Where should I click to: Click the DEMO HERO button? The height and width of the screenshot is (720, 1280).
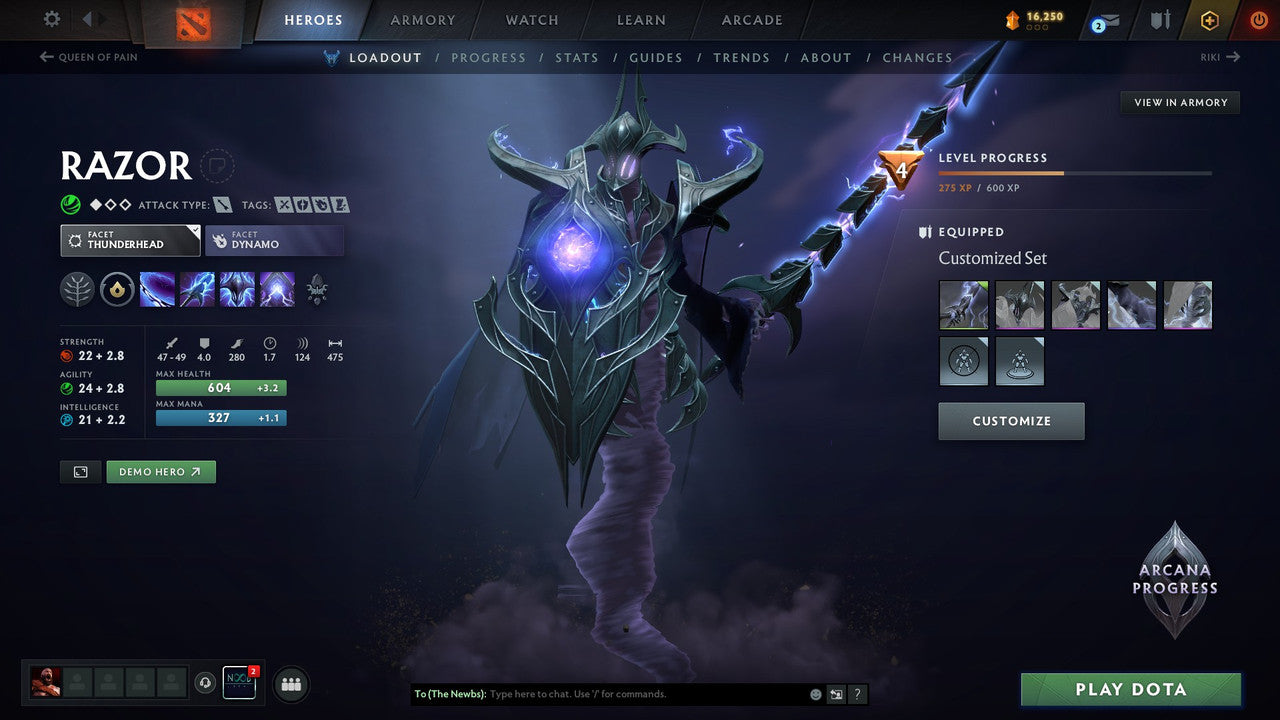(161, 471)
